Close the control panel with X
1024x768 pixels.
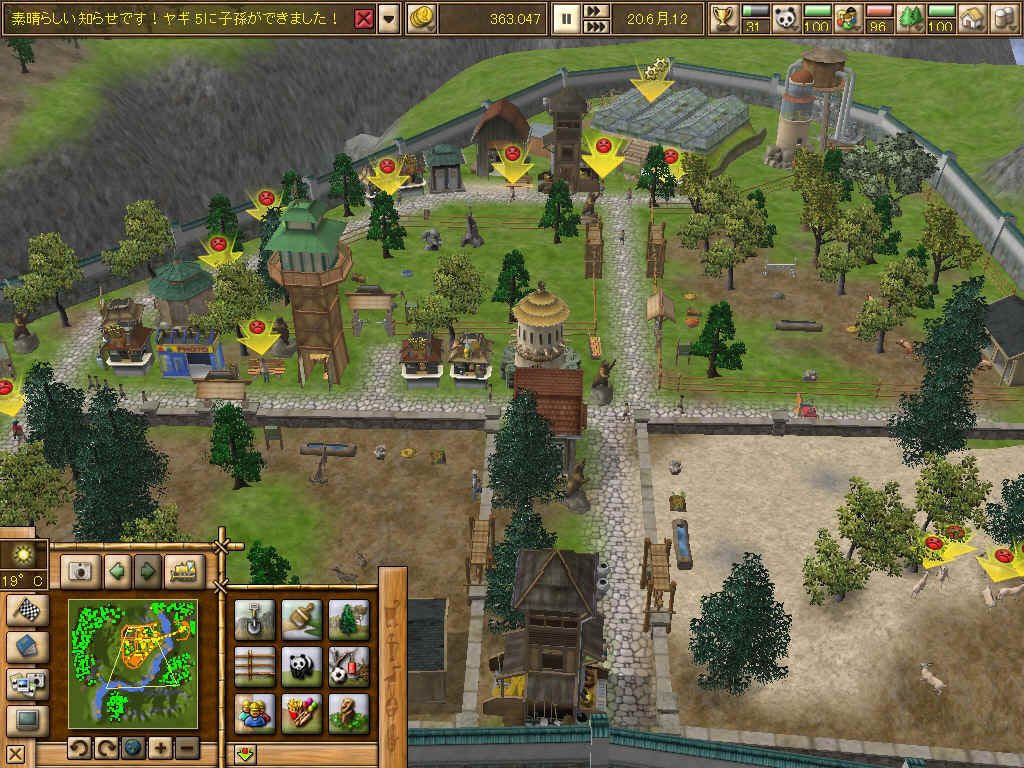pos(15,754)
